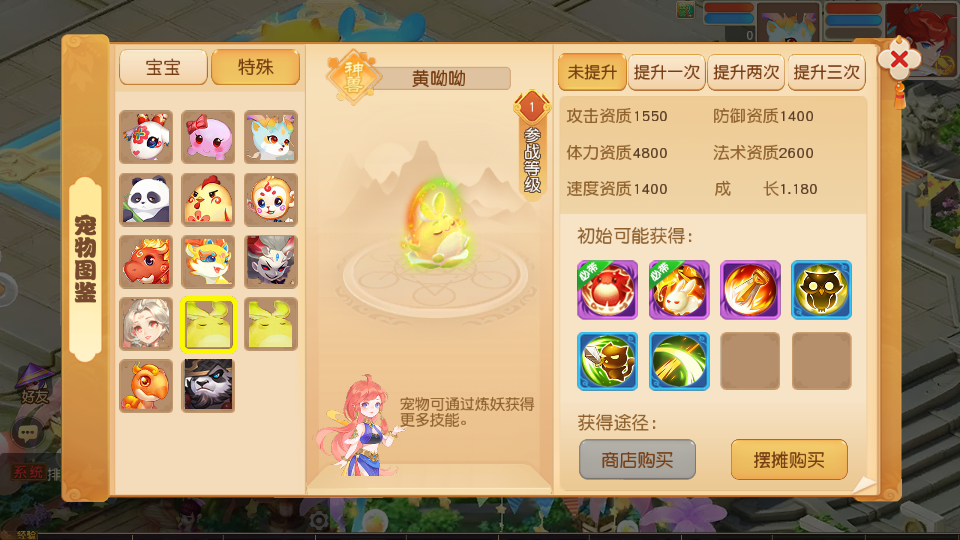960x540 pixels.
Task: Open the 提升两次 tab
Action: [x=746, y=72]
